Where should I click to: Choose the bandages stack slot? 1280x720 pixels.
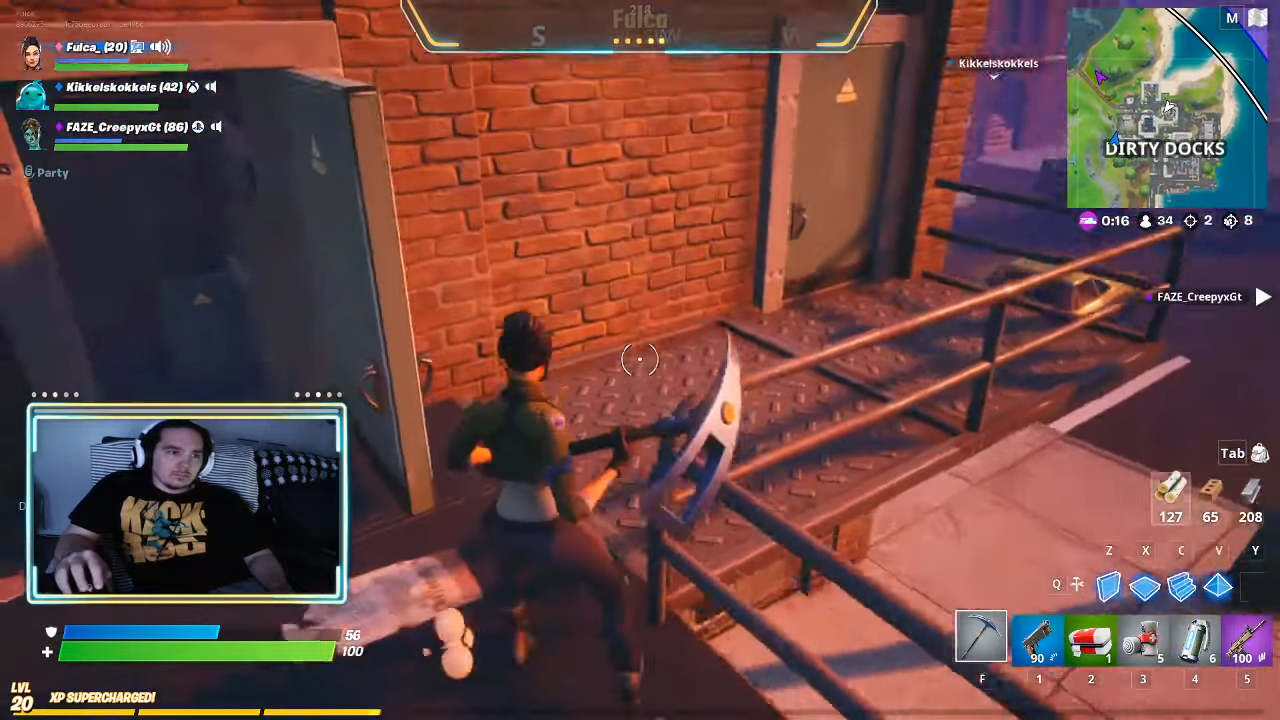tap(1142, 640)
